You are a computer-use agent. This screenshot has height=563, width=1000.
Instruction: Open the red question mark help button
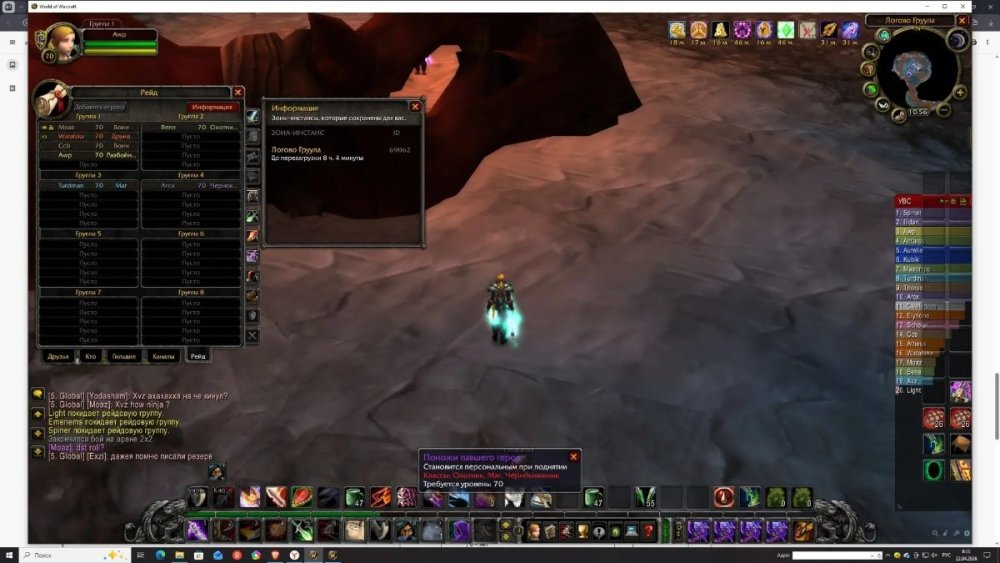click(648, 531)
